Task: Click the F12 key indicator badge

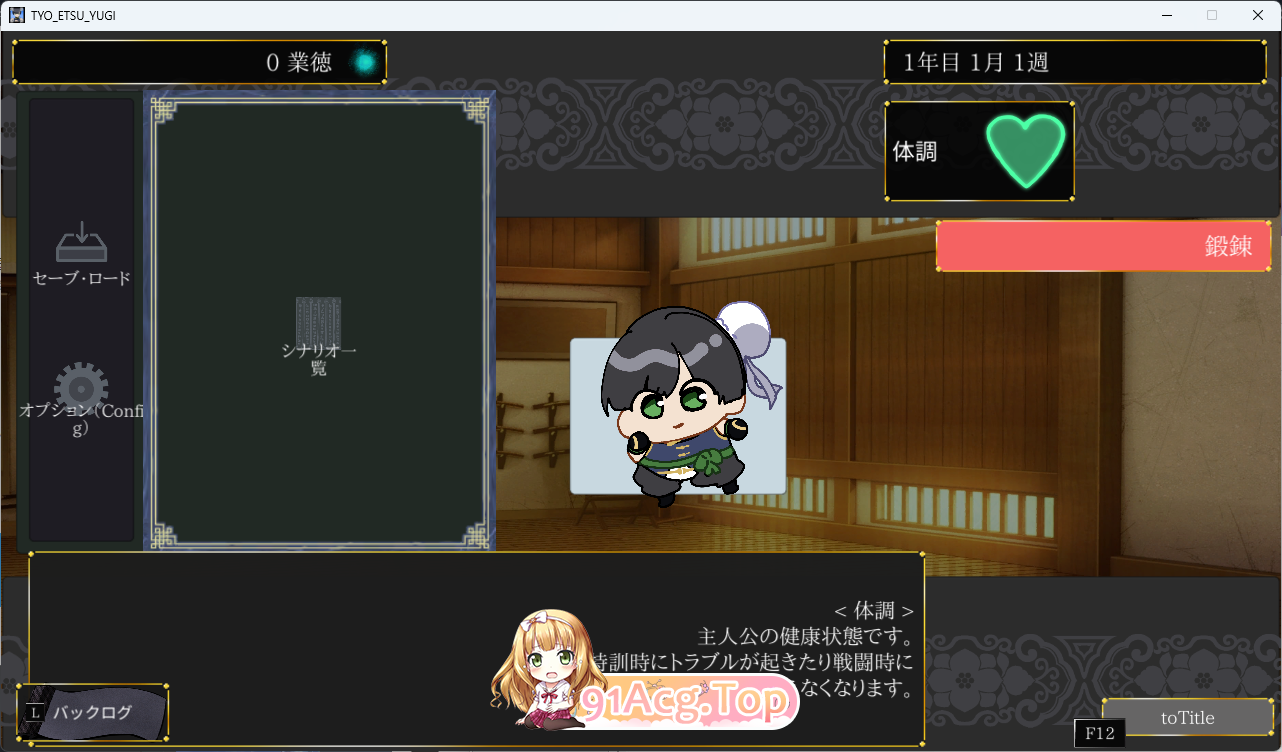Action: coord(1098,733)
